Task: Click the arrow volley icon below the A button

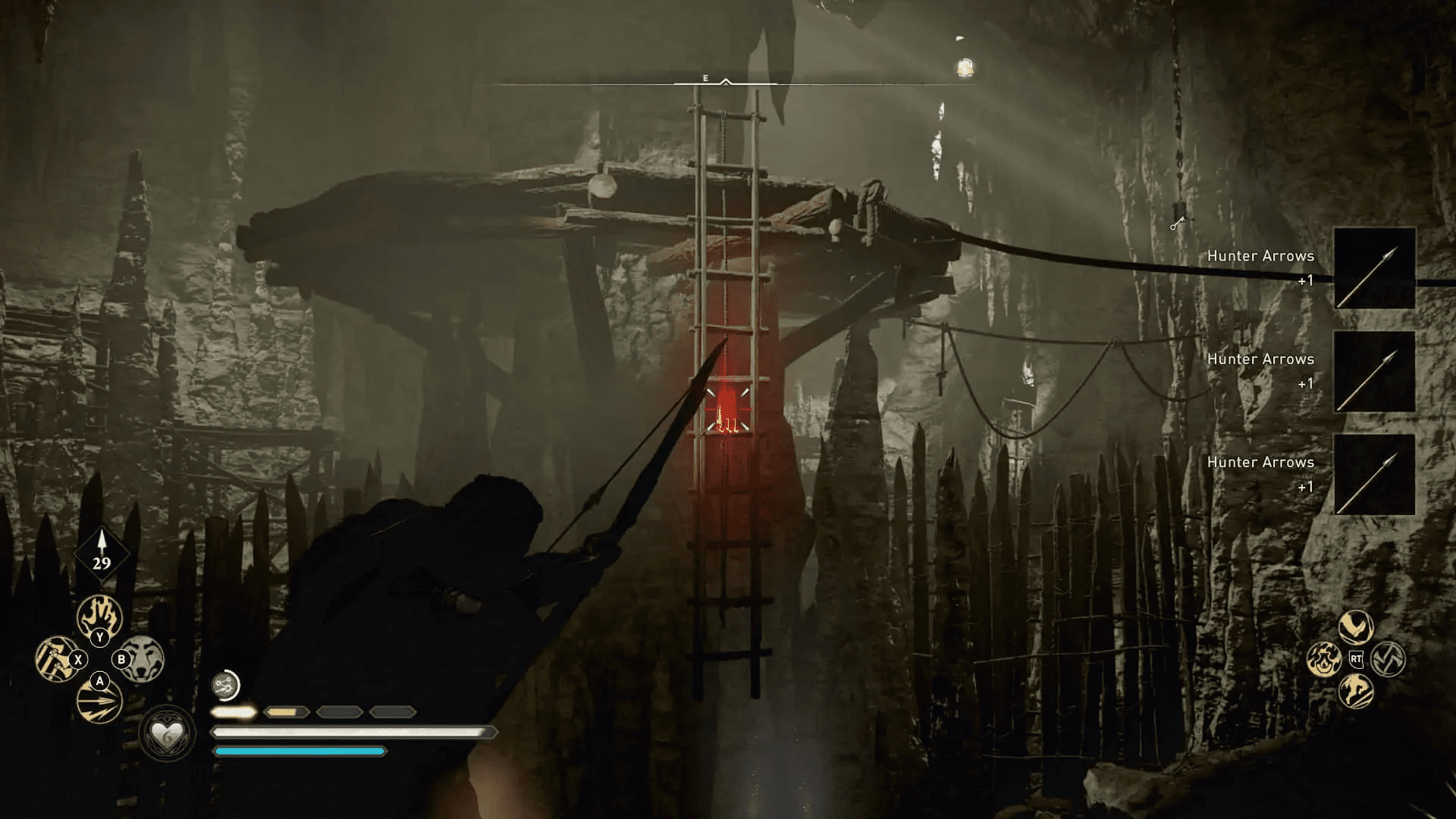Action: [99, 700]
